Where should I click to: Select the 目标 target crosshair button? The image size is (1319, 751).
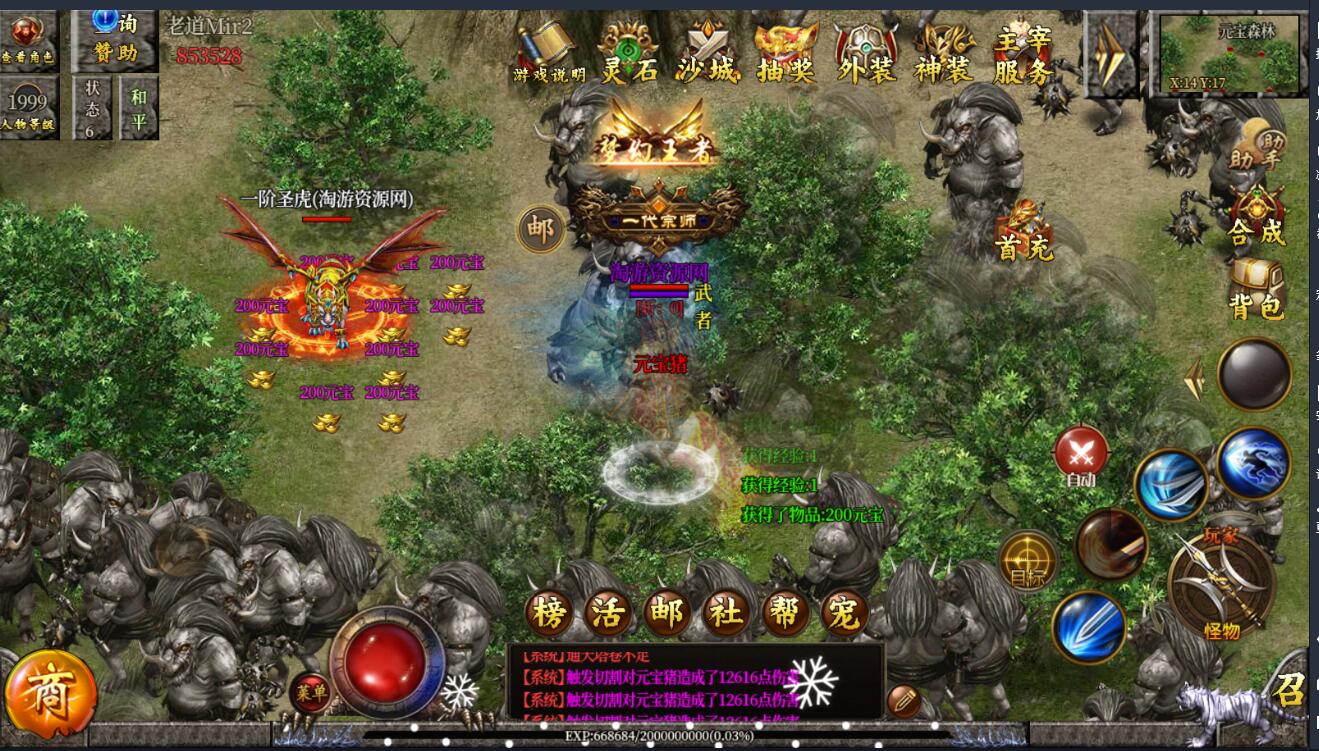pos(1028,561)
